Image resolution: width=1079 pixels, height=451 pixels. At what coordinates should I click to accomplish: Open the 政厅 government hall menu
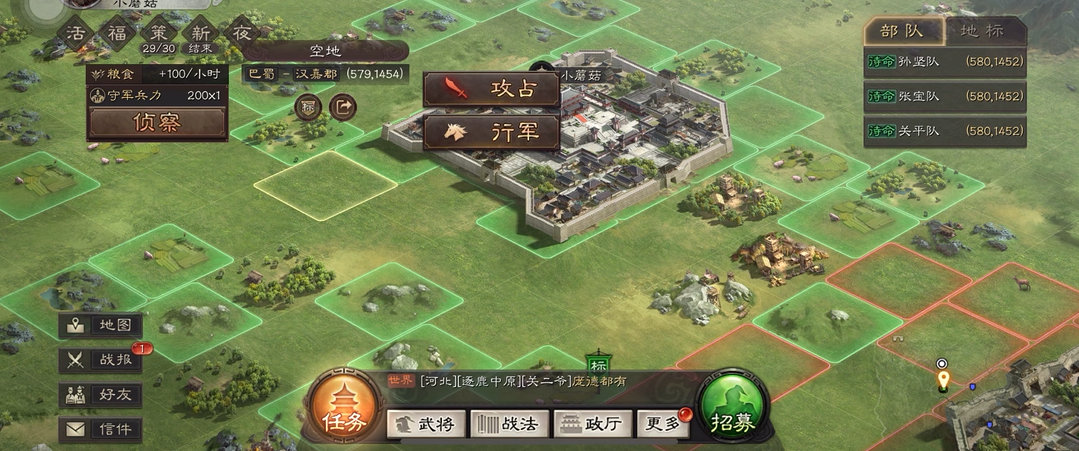pyautogui.click(x=594, y=424)
